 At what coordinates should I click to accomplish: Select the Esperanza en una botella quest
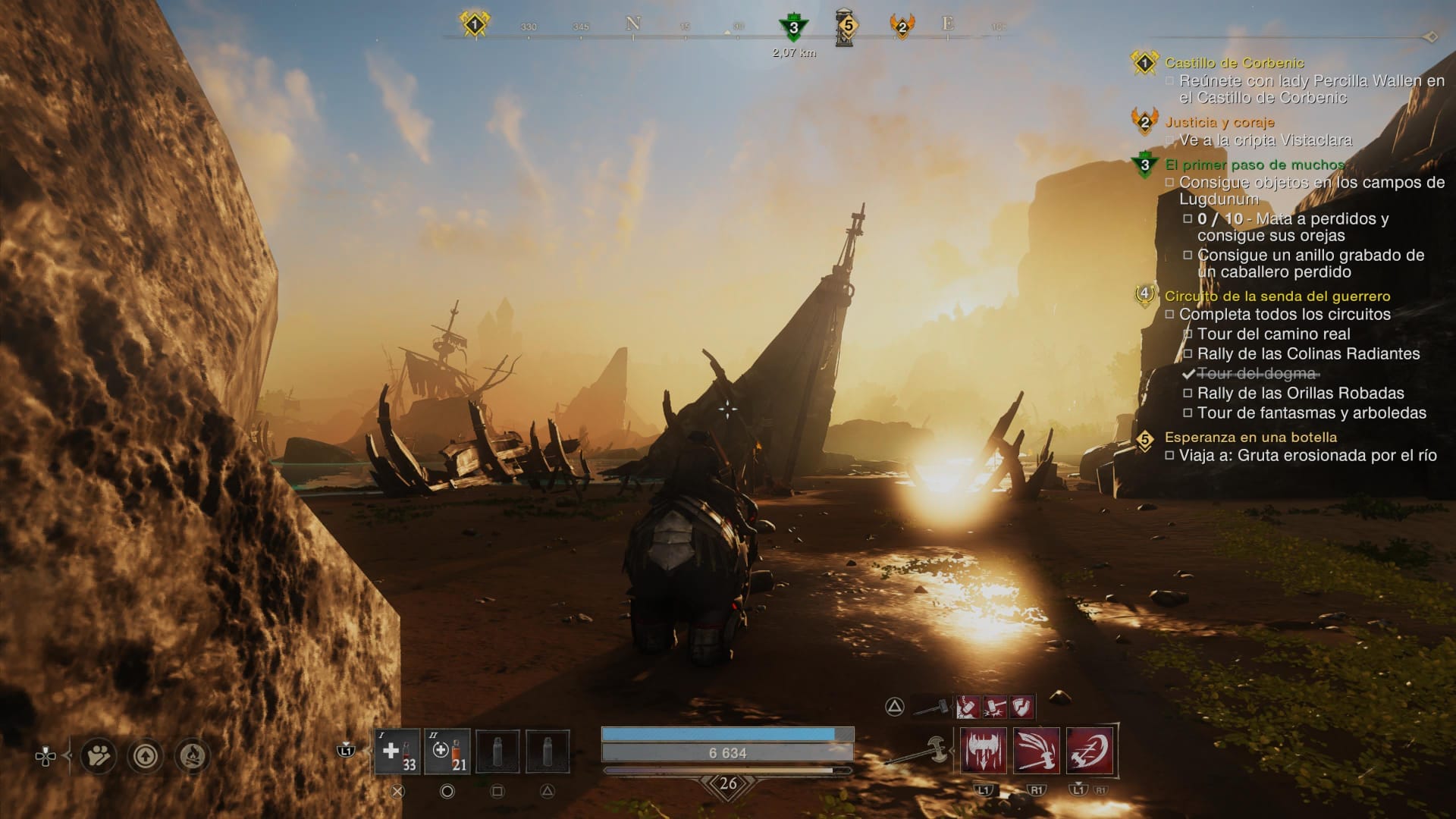(x=1250, y=438)
